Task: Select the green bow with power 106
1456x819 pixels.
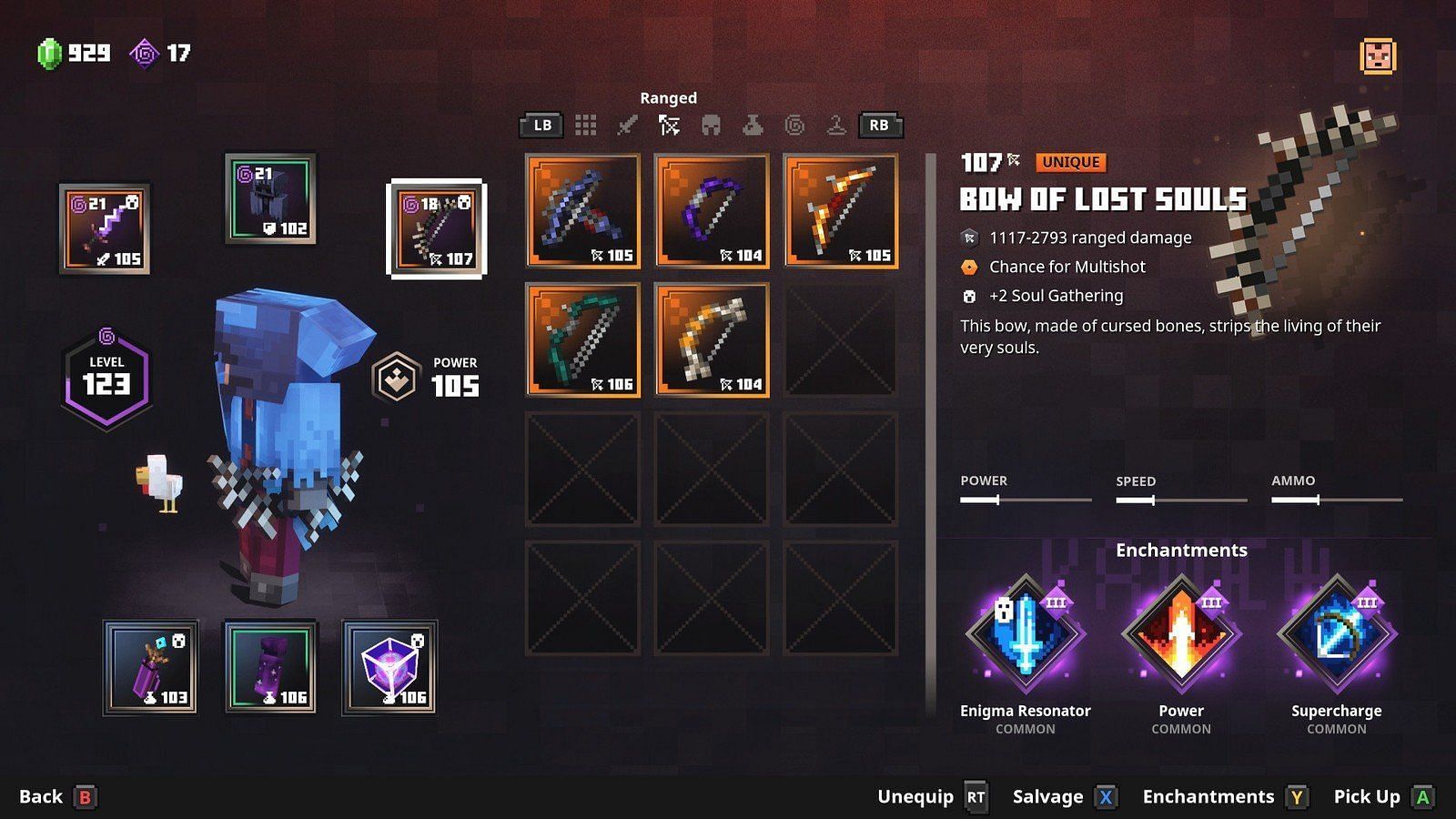Action: [582, 340]
